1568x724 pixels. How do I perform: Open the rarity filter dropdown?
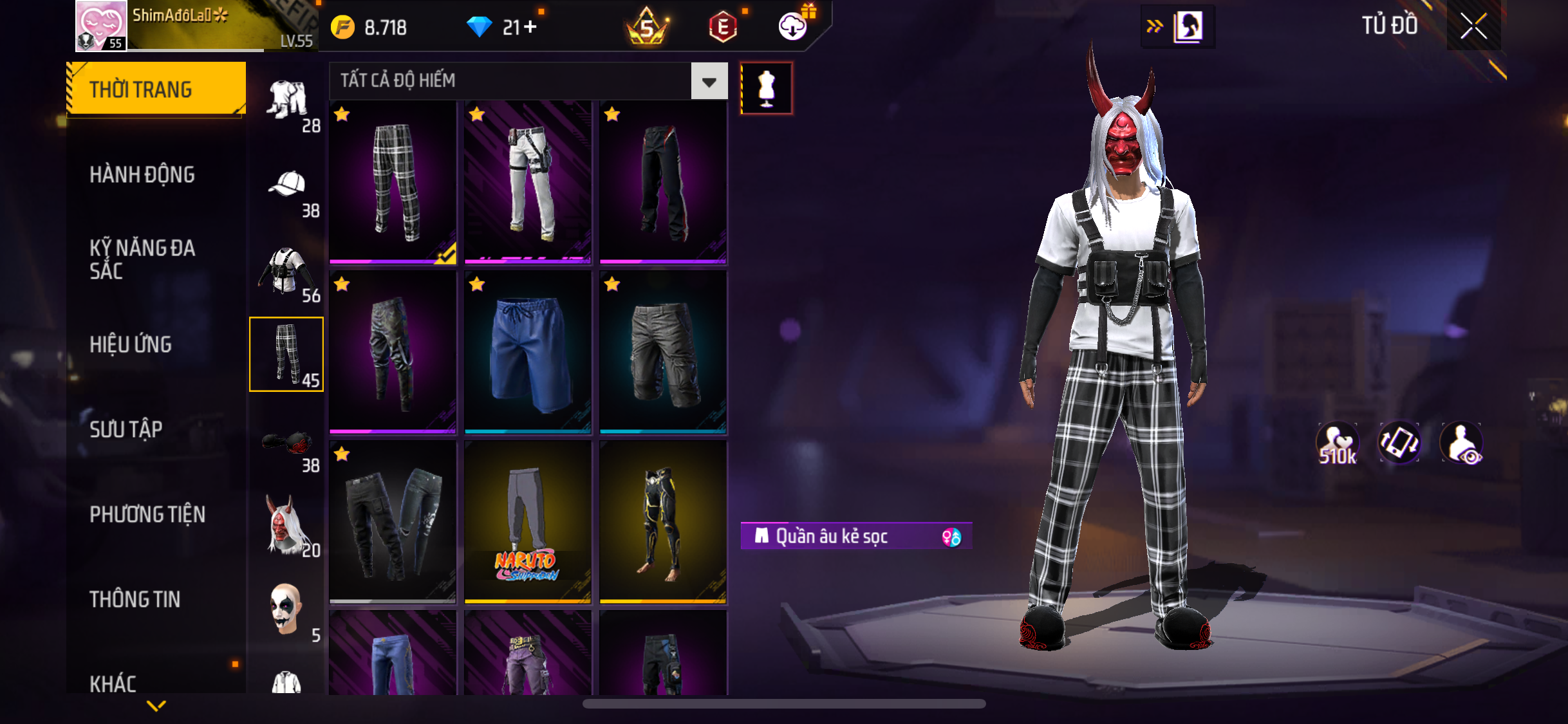(x=709, y=82)
